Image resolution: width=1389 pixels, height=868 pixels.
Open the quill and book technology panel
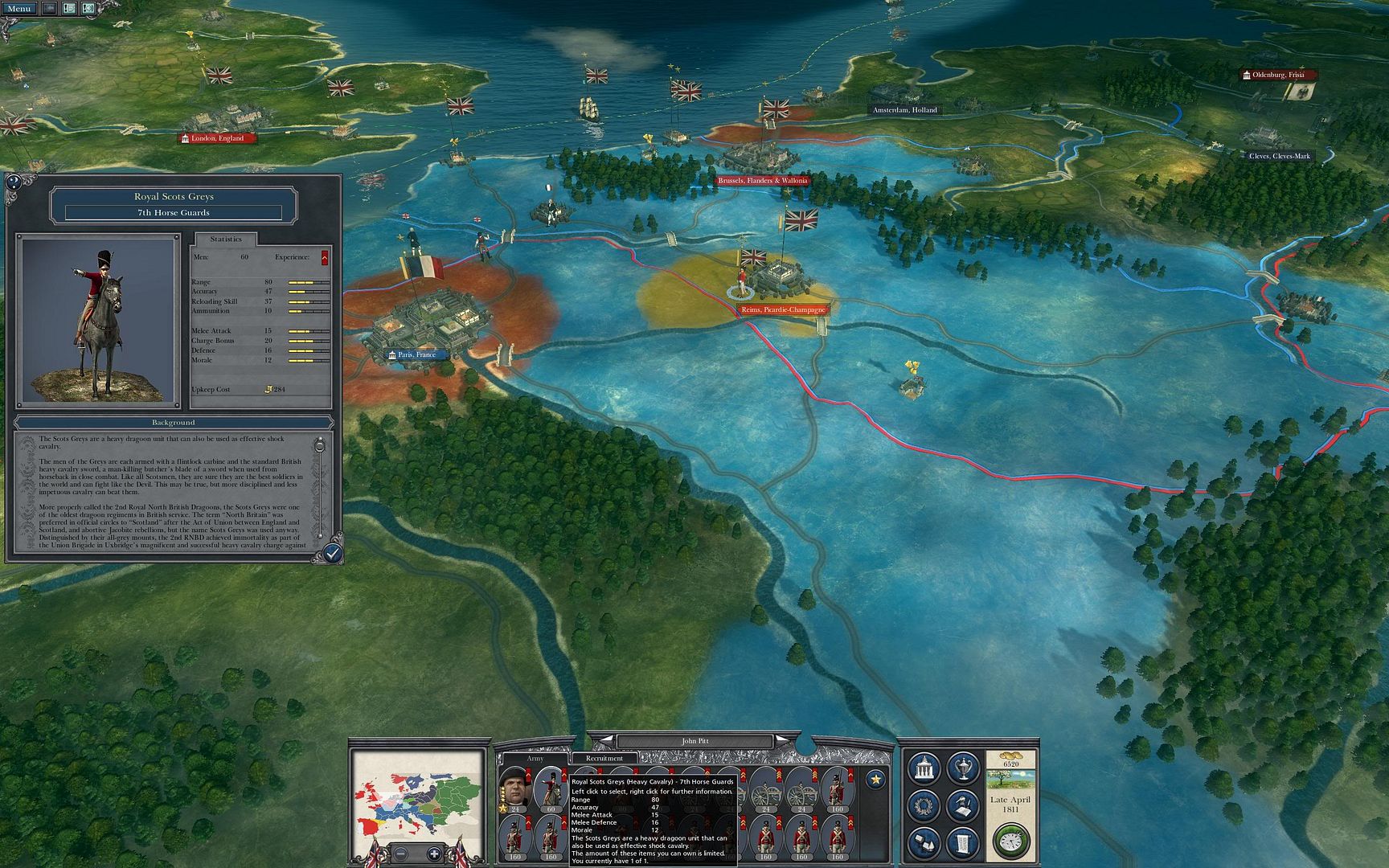click(962, 805)
